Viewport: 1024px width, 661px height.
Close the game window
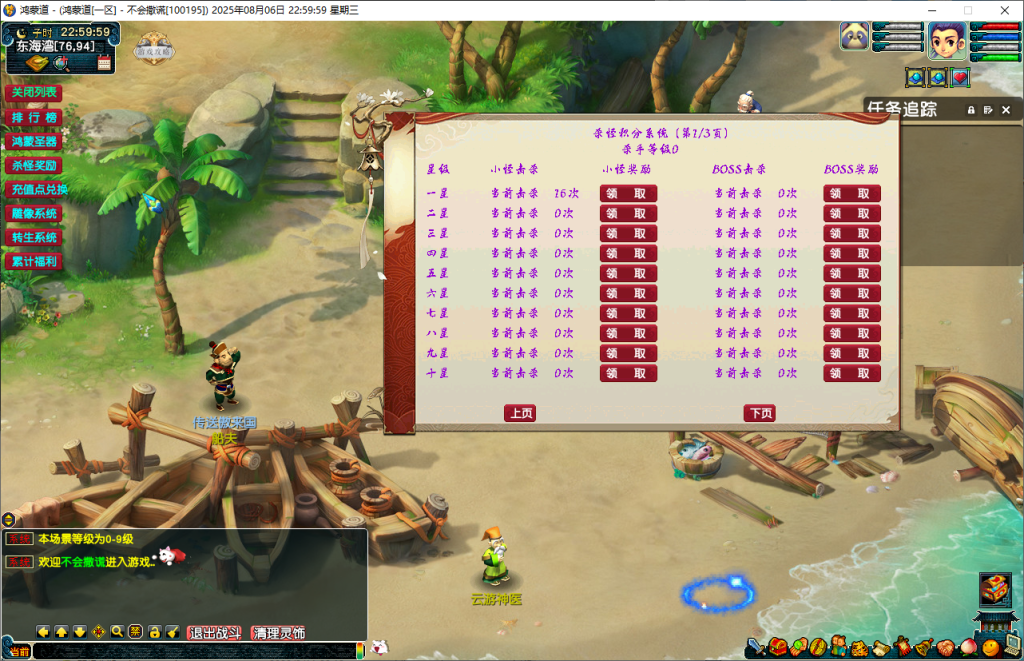pos(1005,10)
